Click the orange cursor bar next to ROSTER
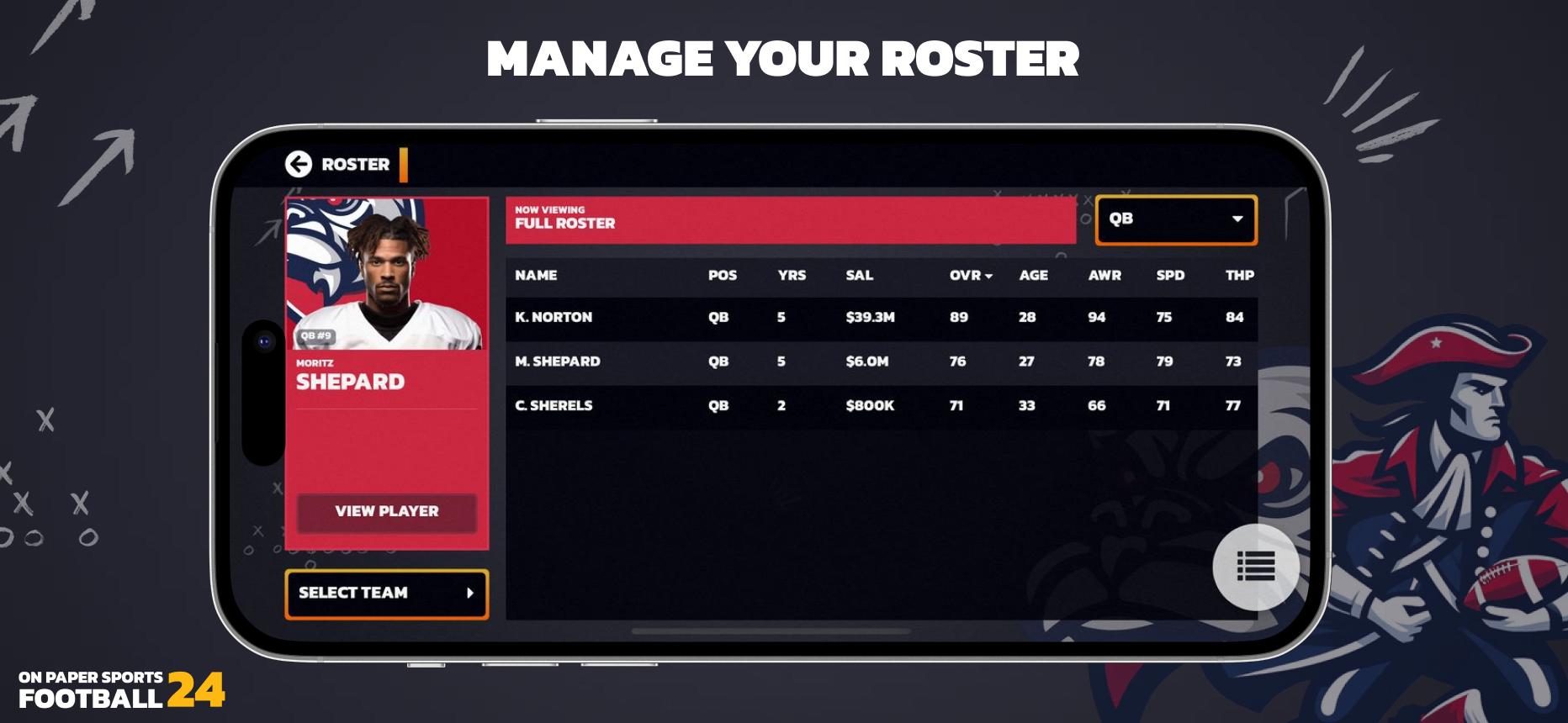This screenshot has height=723, width=1568. pyautogui.click(x=405, y=164)
